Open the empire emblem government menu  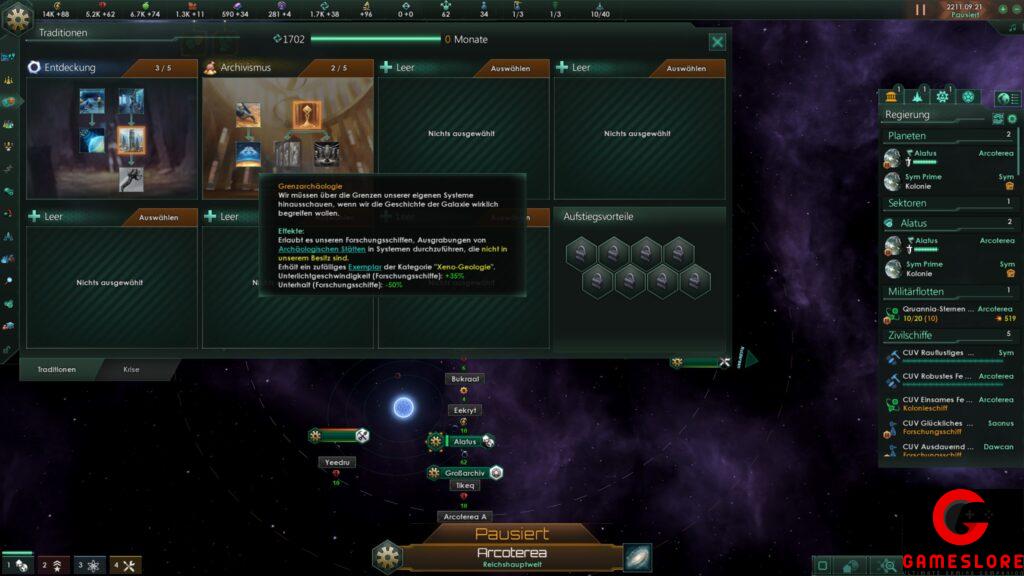click(19, 22)
